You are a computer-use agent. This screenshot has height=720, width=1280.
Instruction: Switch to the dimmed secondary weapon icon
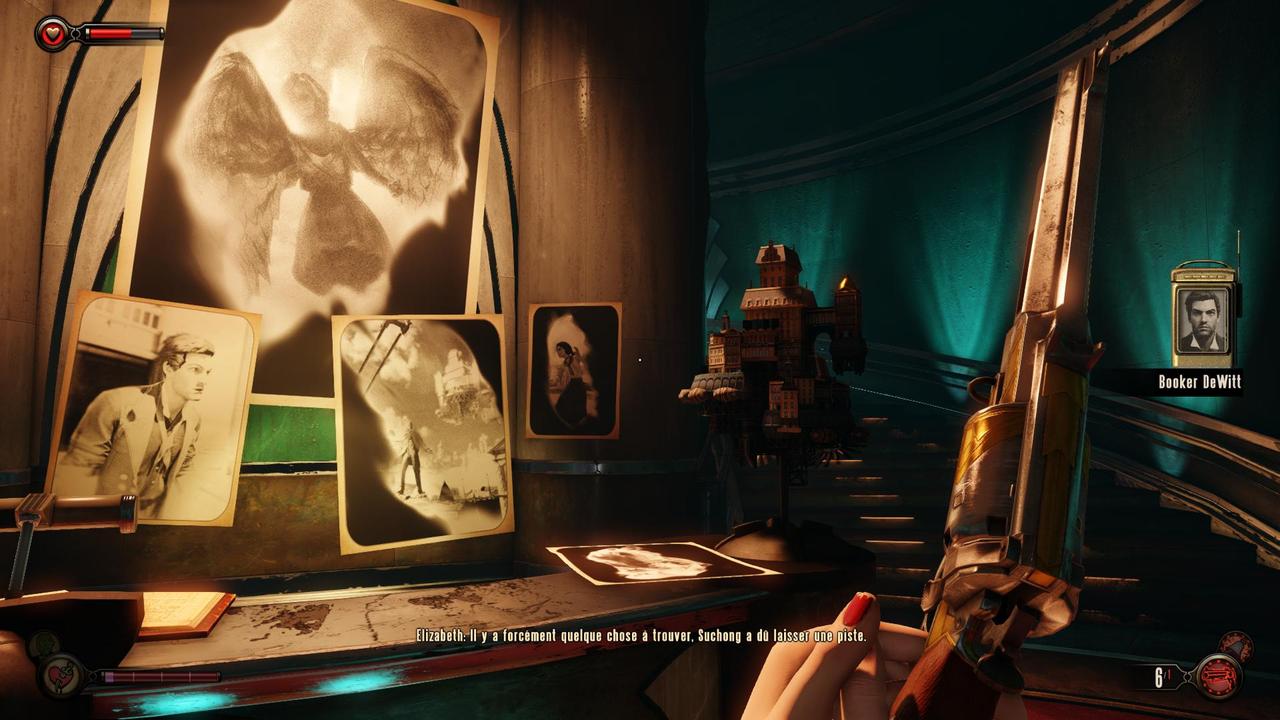[1236, 646]
